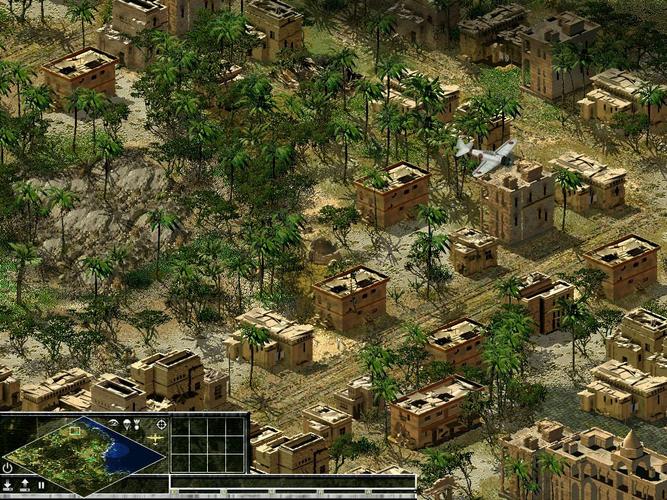Screen dimensions: 667x500
Task: Toggle the eye reconnaissance icon
Action: point(114,423)
